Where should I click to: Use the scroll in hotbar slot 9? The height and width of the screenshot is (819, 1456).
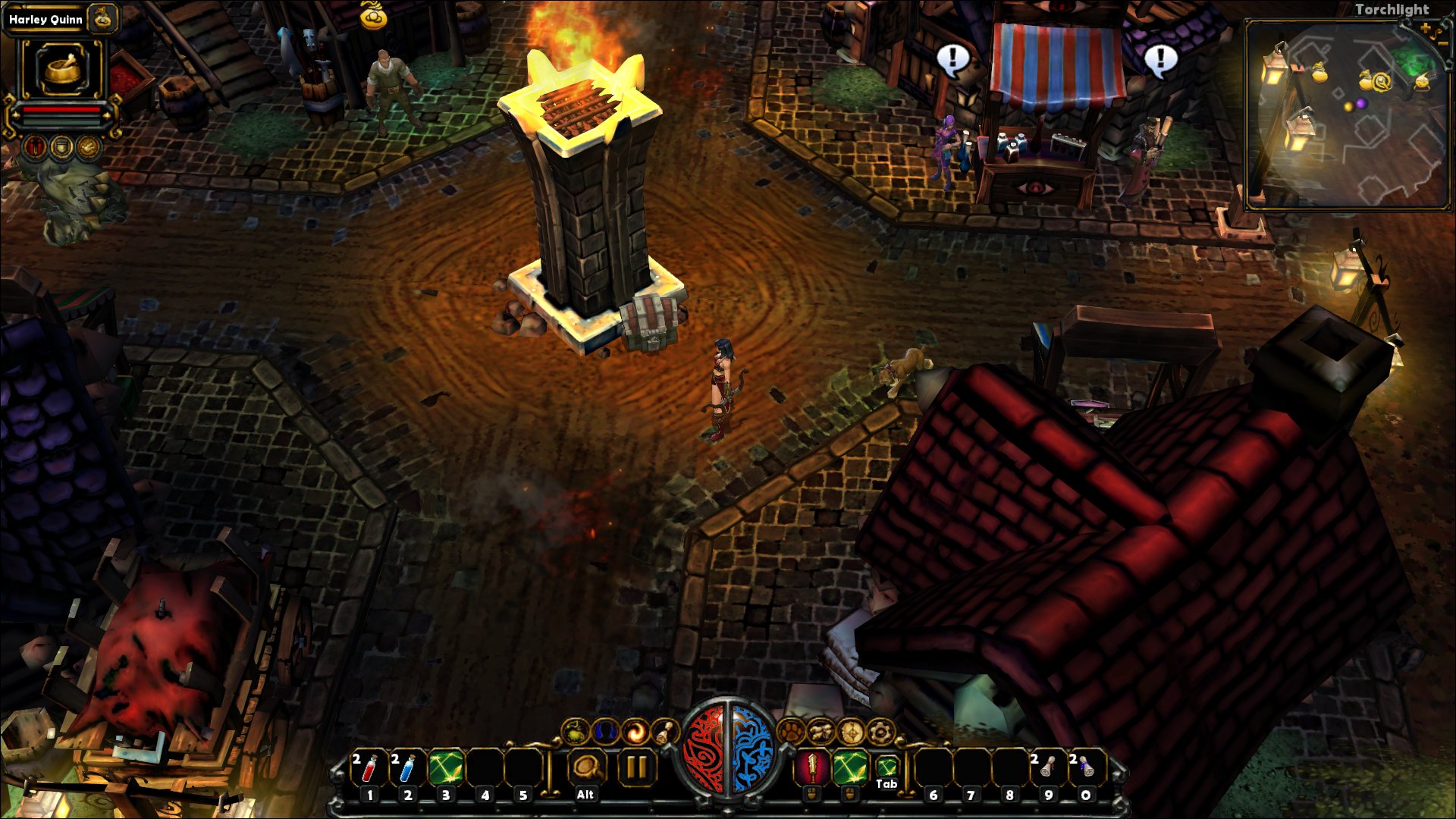pyautogui.click(x=1048, y=769)
